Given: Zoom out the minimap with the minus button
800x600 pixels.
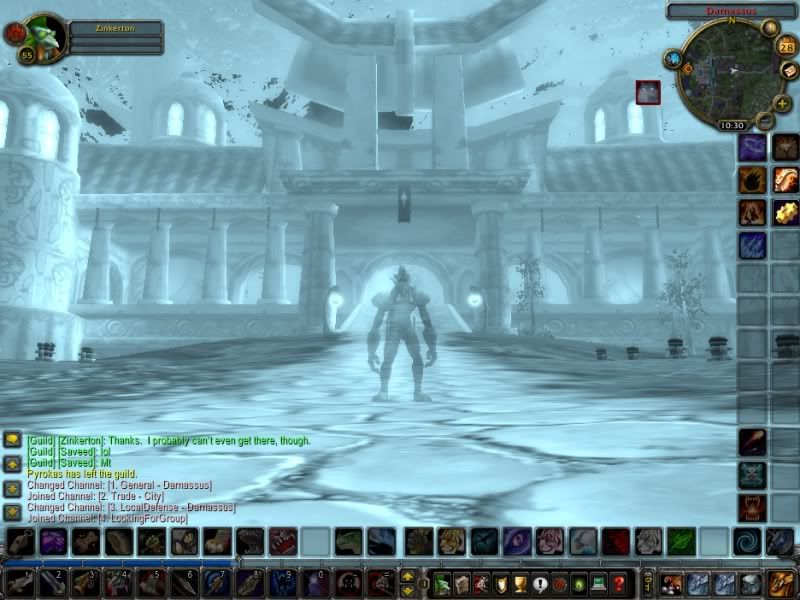Looking at the screenshot, I should click(x=764, y=120).
